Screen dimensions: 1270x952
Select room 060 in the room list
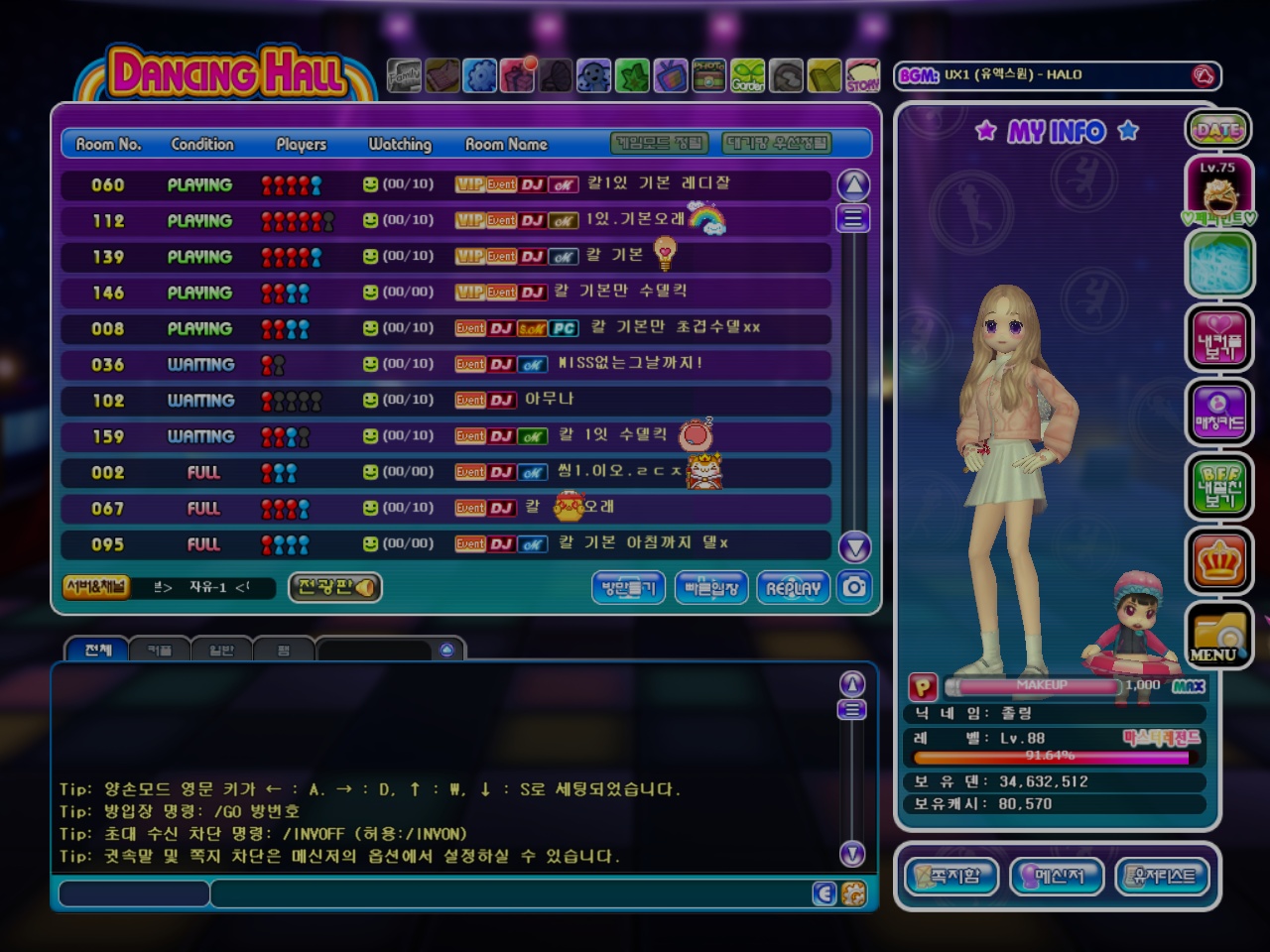[x=444, y=184]
